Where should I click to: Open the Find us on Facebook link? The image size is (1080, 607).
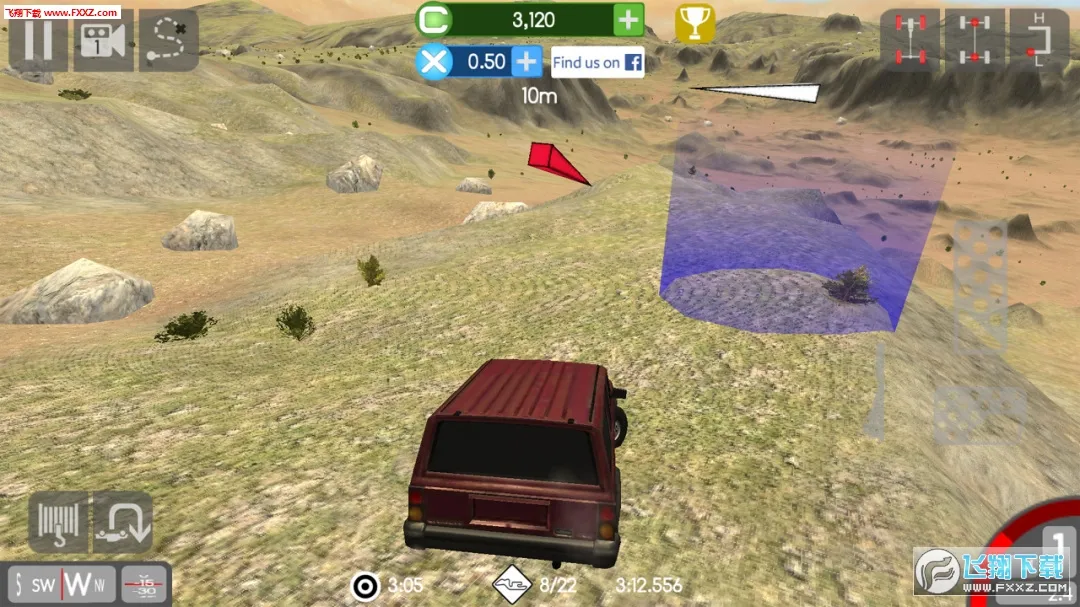click(597, 62)
